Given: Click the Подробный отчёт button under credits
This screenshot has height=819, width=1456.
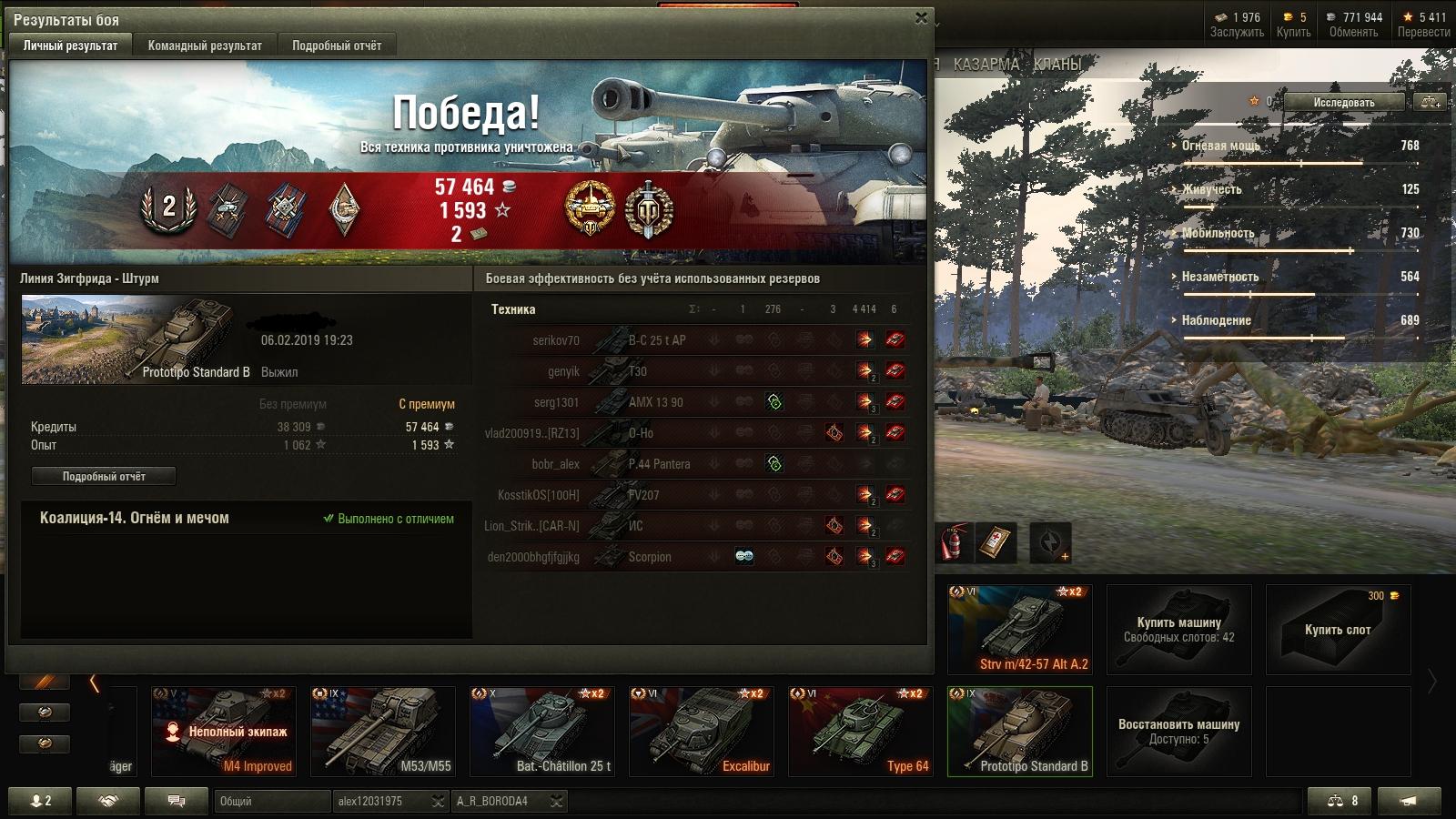Looking at the screenshot, I should tap(104, 476).
